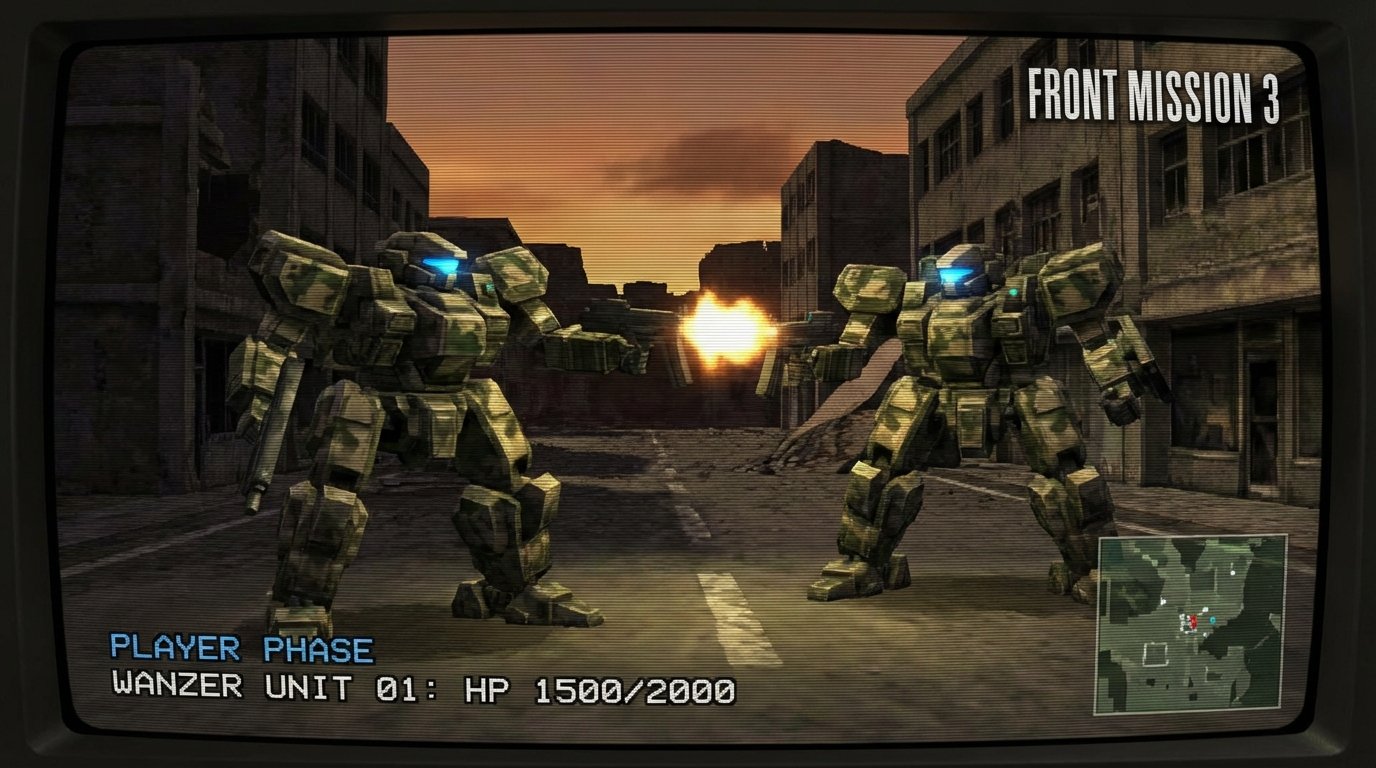Screen dimensions: 1376x768
Task: Click the white building outline on the minimap
Action: 1155,653
